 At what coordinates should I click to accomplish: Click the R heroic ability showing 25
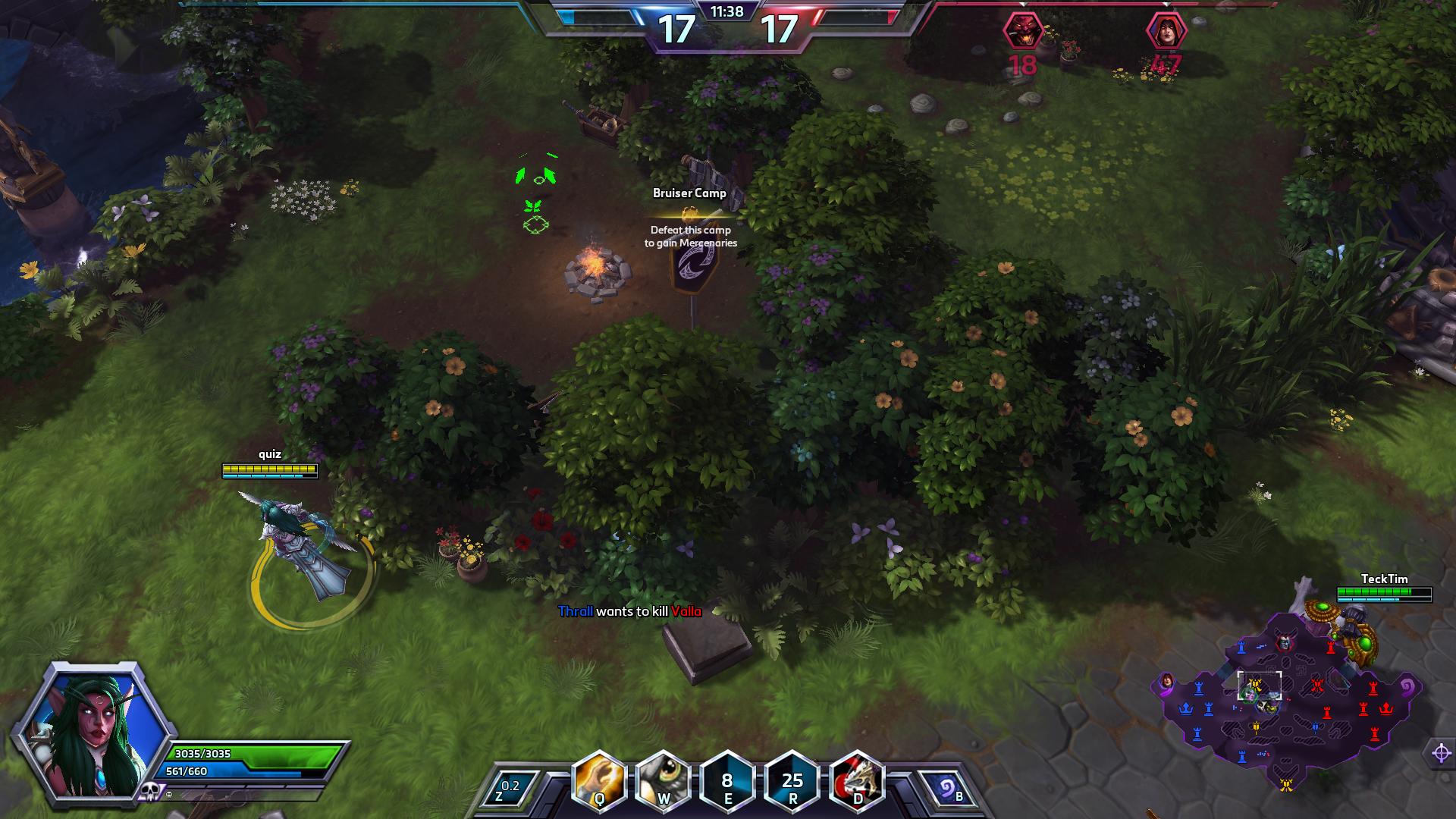click(792, 781)
